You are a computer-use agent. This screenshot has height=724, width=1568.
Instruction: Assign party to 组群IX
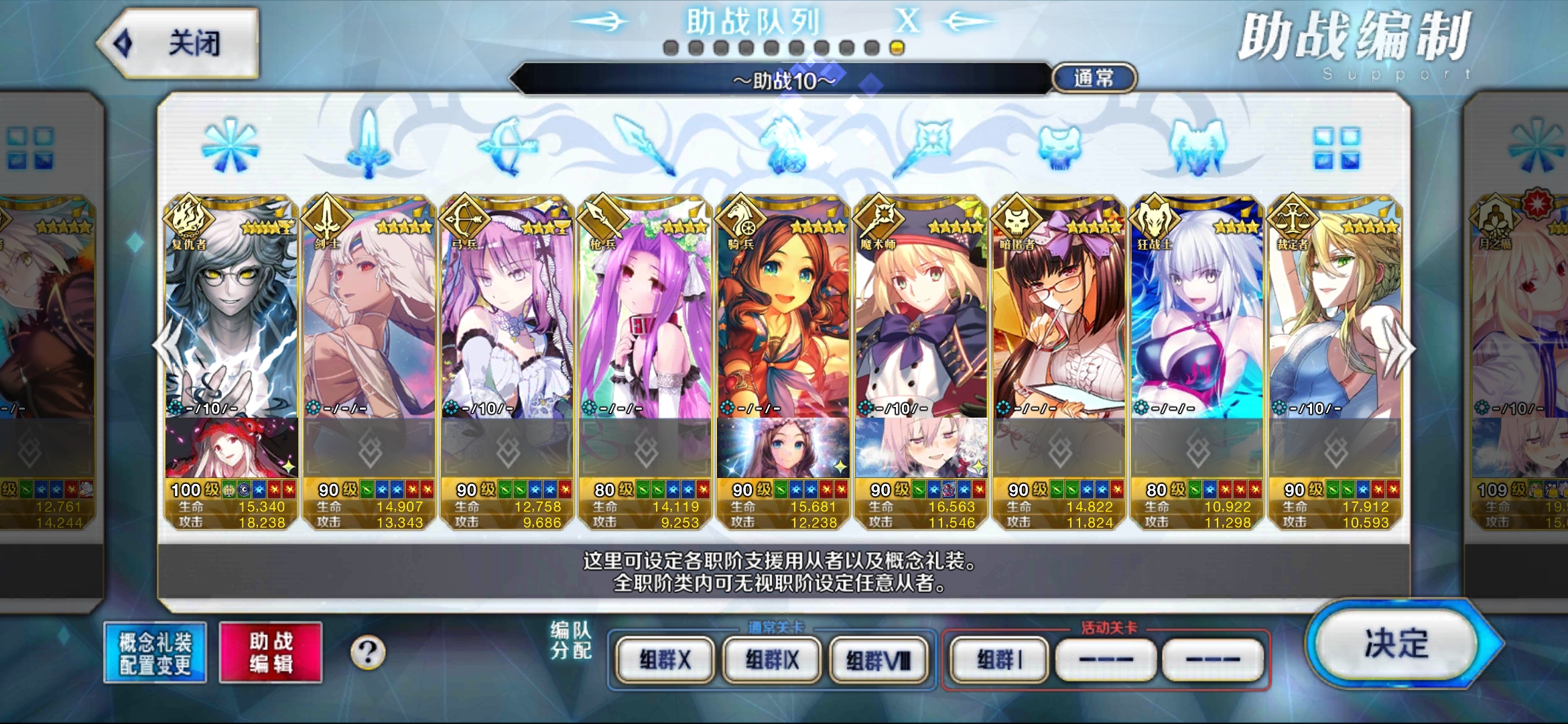coord(772,660)
